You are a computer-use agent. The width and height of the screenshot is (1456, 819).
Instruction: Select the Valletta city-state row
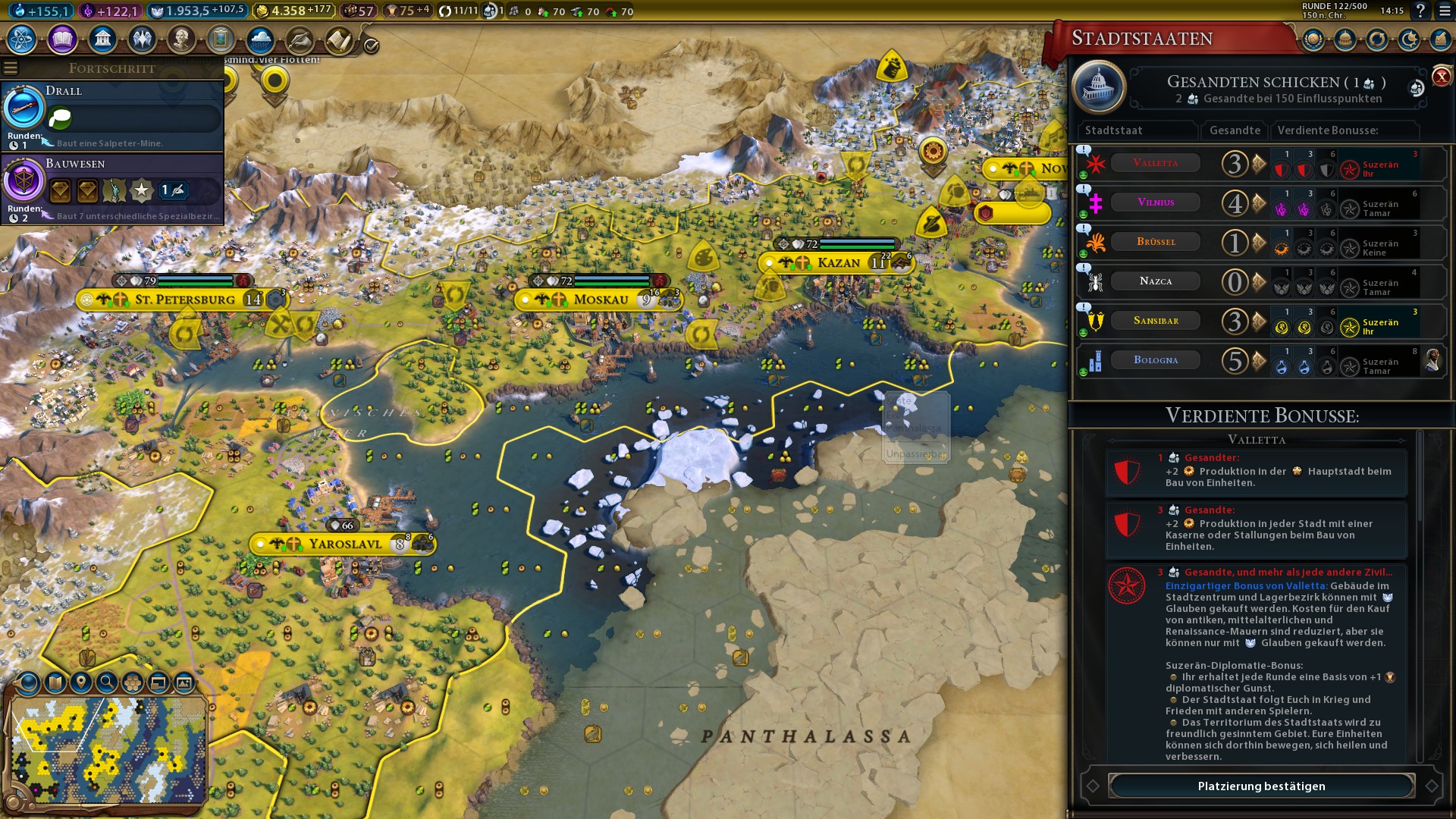pyautogui.click(x=1155, y=163)
